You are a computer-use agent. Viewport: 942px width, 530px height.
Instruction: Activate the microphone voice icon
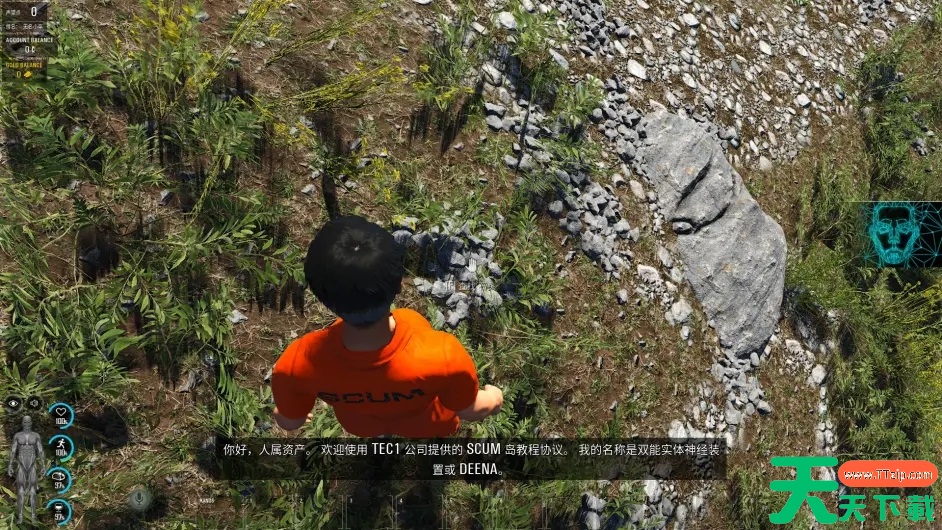tap(139, 497)
